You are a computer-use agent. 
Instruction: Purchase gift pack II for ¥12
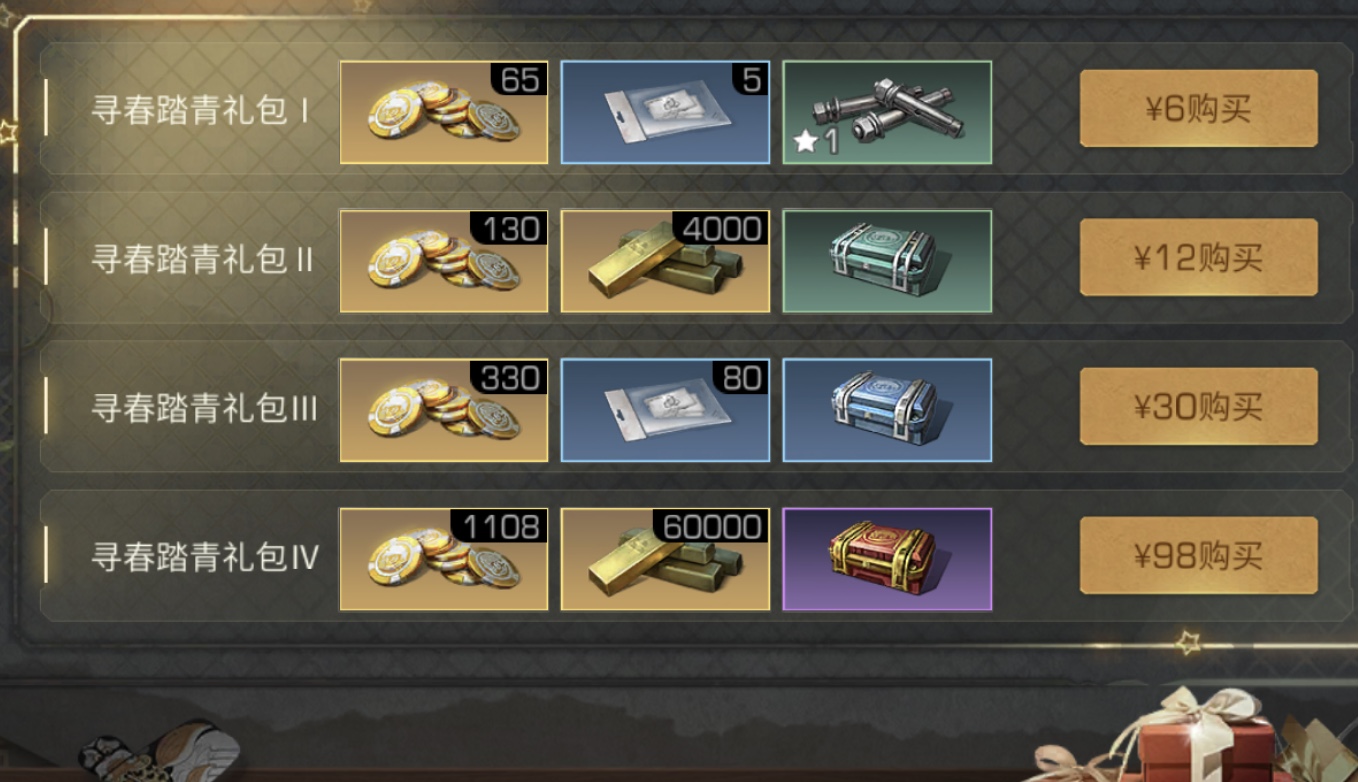tap(1198, 258)
